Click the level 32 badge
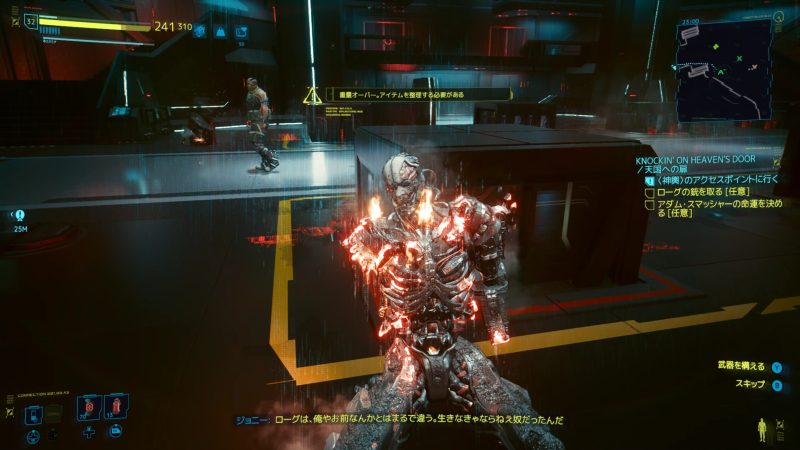The image size is (800, 450). click(x=30, y=20)
